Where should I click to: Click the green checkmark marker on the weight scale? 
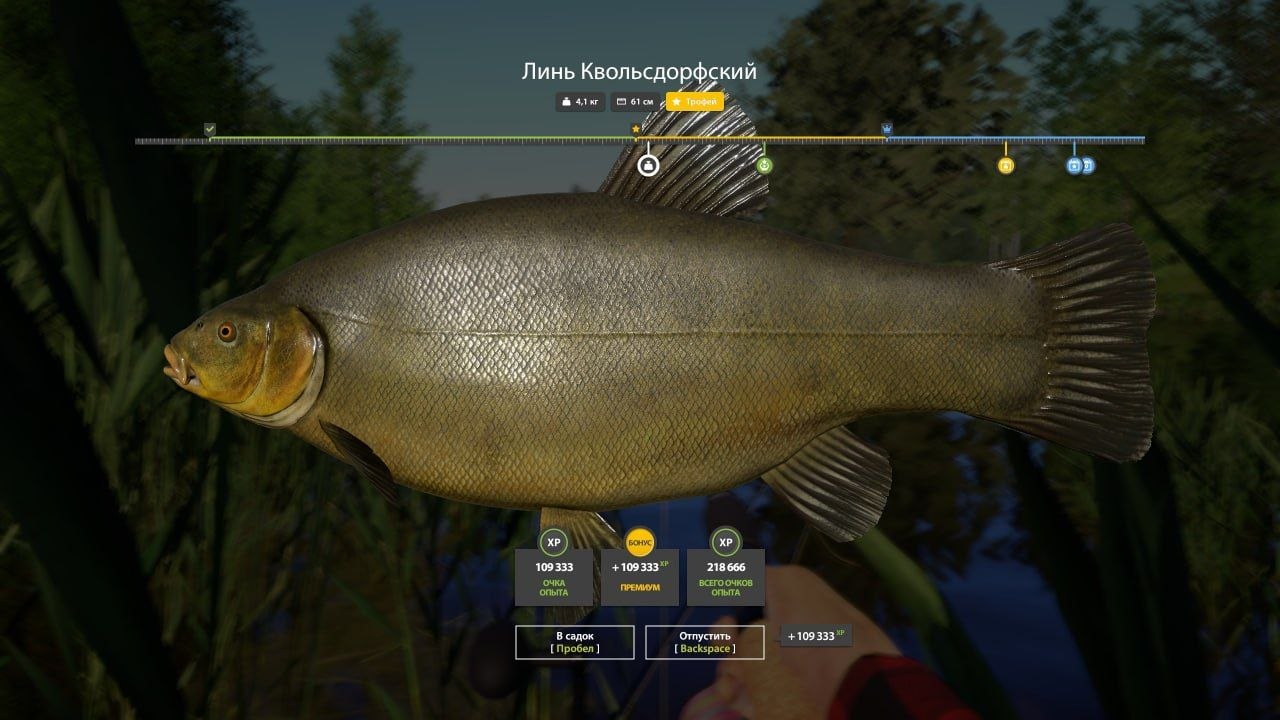(x=210, y=129)
